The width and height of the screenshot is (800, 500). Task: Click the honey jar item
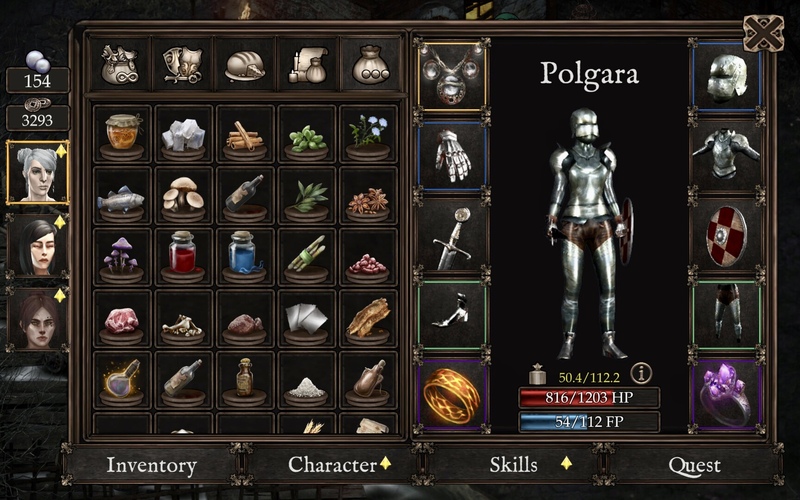(122, 134)
